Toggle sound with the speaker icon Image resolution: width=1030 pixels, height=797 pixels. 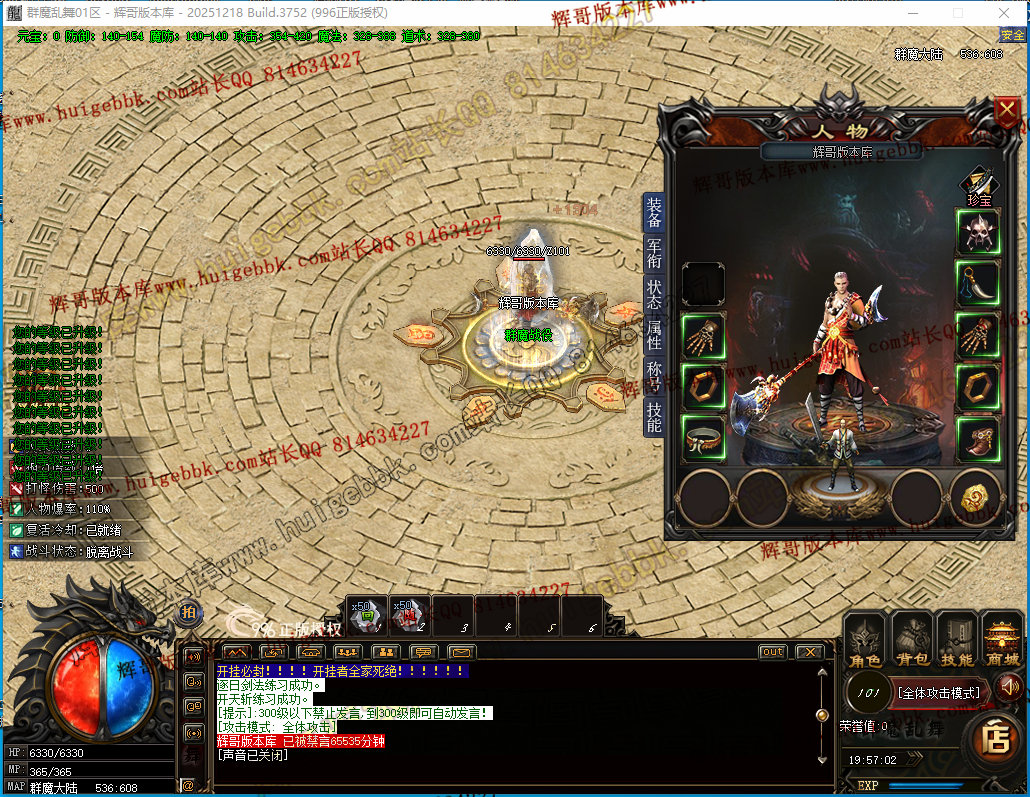click(1009, 686)
